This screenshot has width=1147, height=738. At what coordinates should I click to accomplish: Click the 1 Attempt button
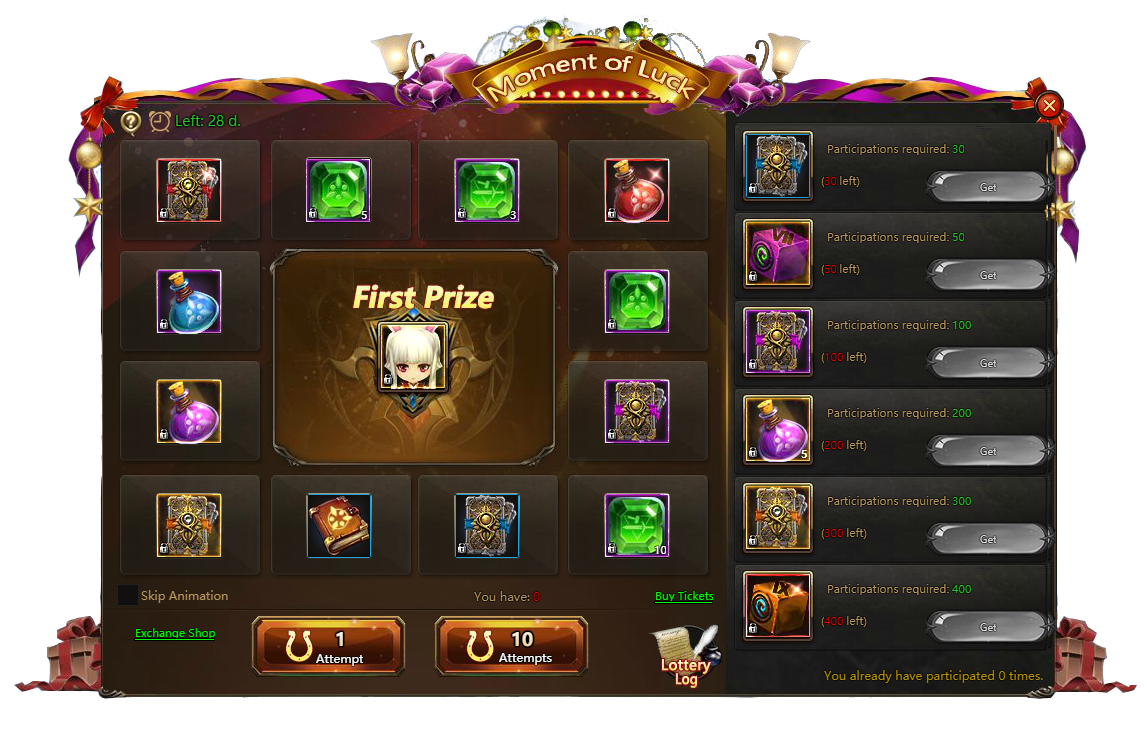coord(328,646)
